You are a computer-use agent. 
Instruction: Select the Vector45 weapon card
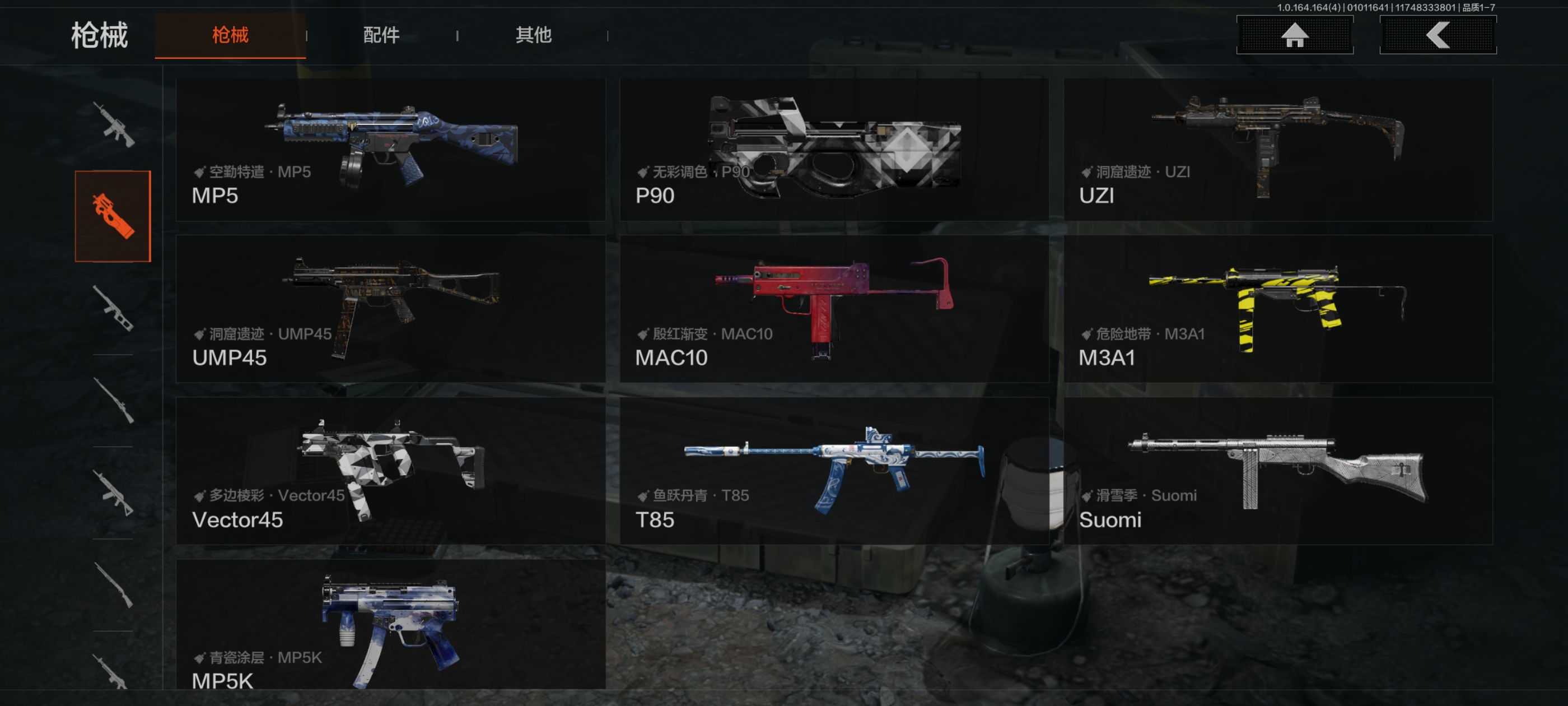[390, 471]
